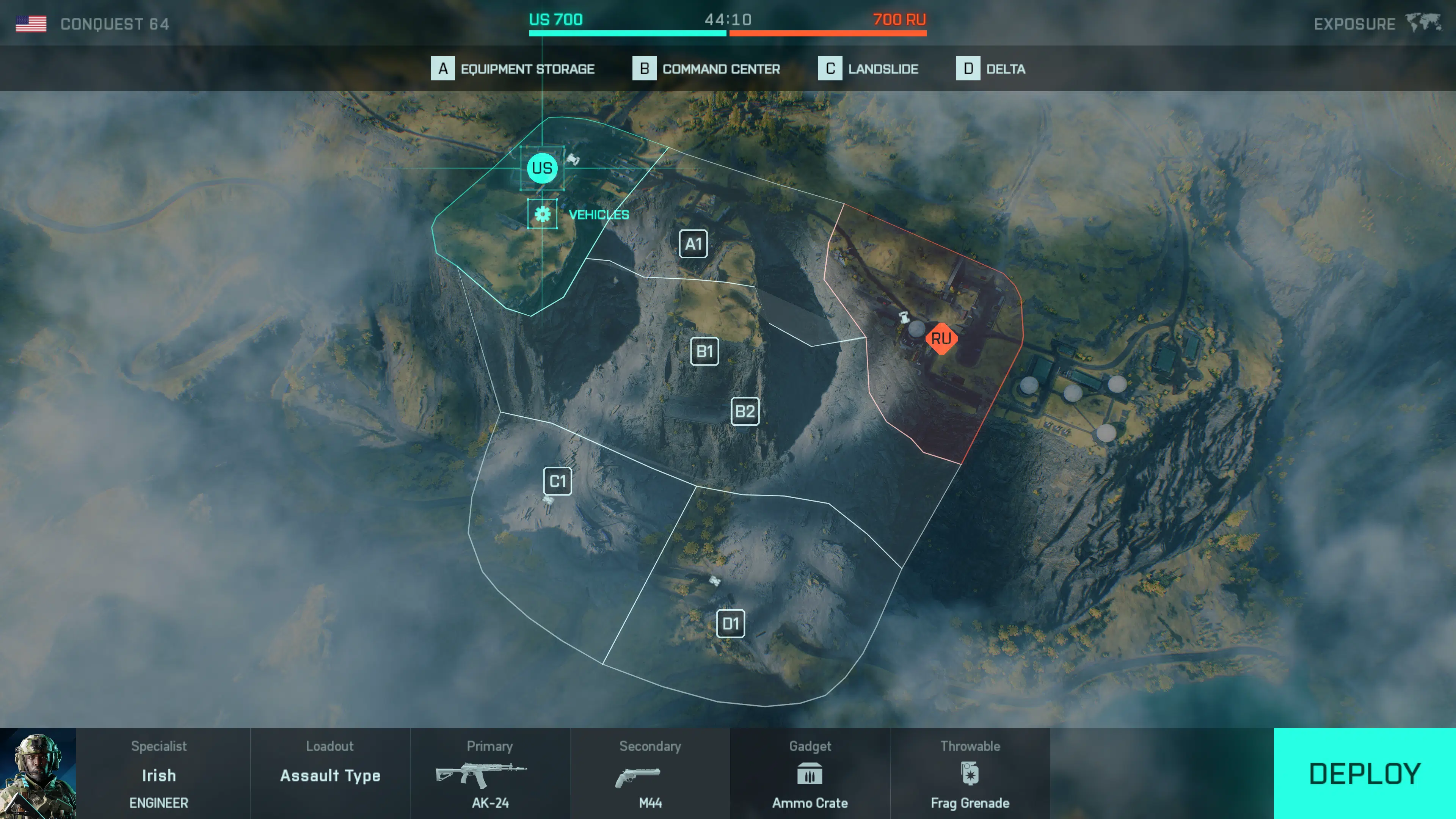Open the Specialist Irish selection

pyautogui.click(x=159, y=774)
